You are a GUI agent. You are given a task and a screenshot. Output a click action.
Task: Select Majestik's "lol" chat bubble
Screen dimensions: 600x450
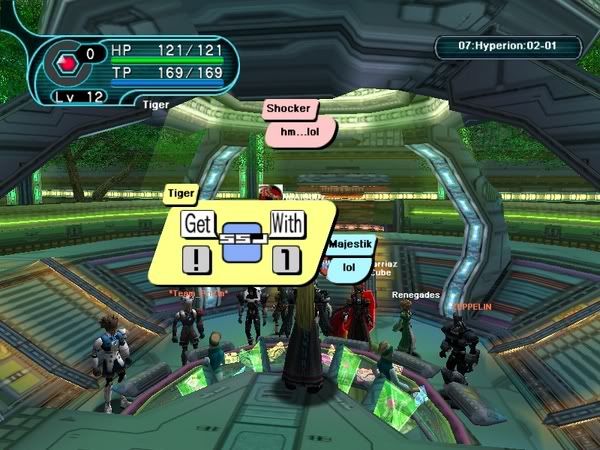(x=349, y=267)
